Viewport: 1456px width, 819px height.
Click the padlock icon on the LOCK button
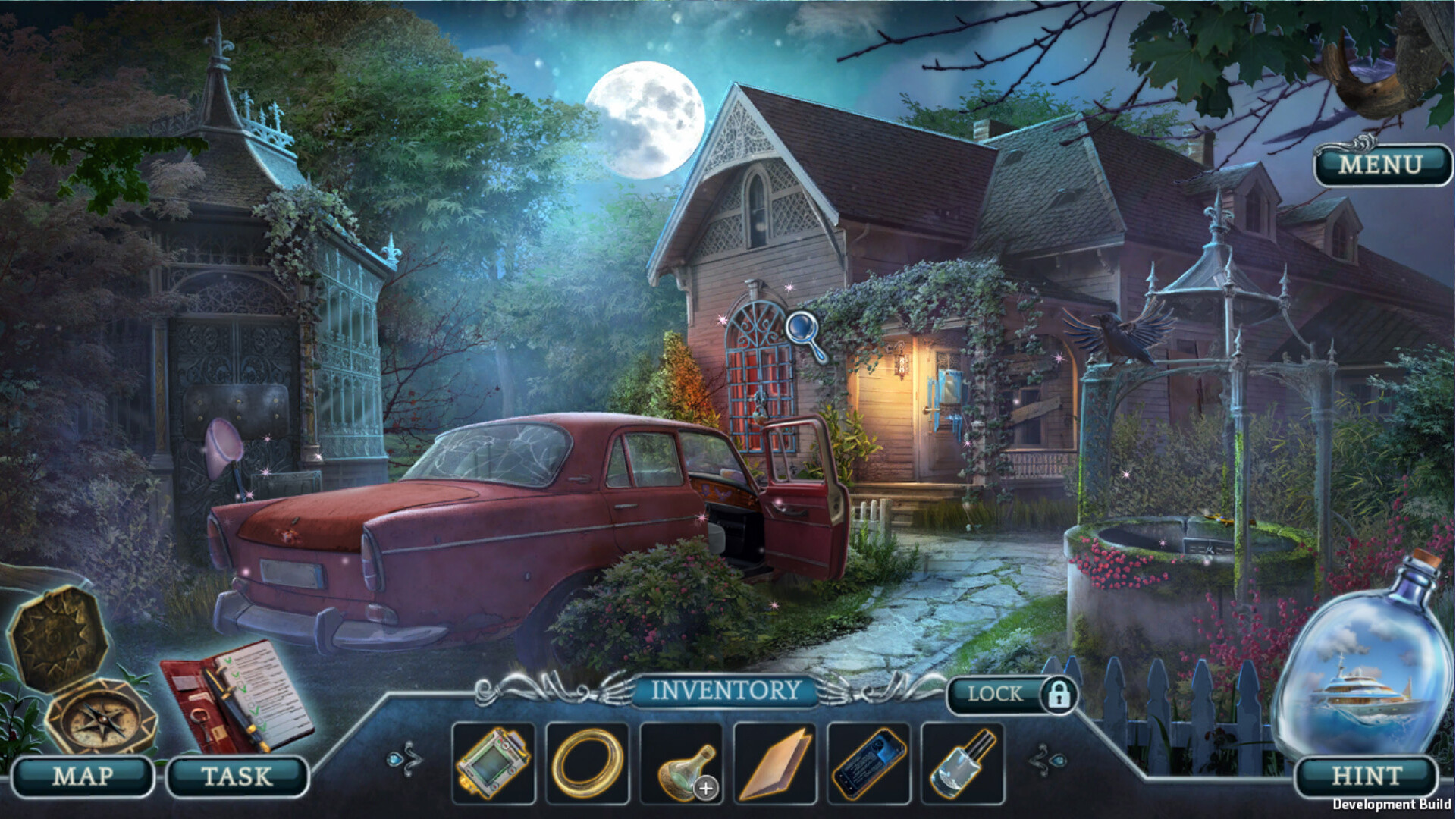pyautogui.click(x=1059, y=693)
